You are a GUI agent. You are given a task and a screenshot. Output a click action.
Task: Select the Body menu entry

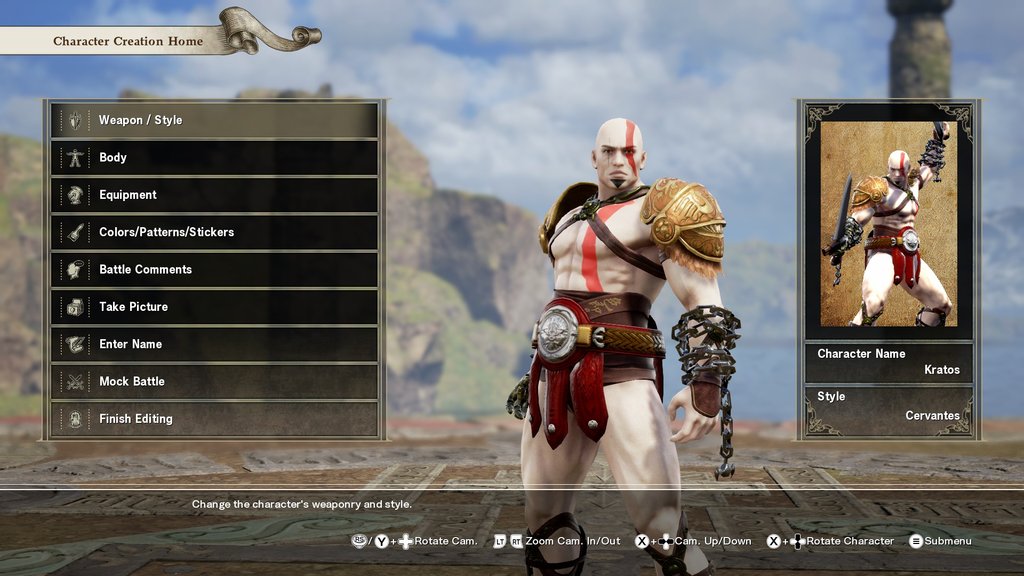(x=214, y=157)
